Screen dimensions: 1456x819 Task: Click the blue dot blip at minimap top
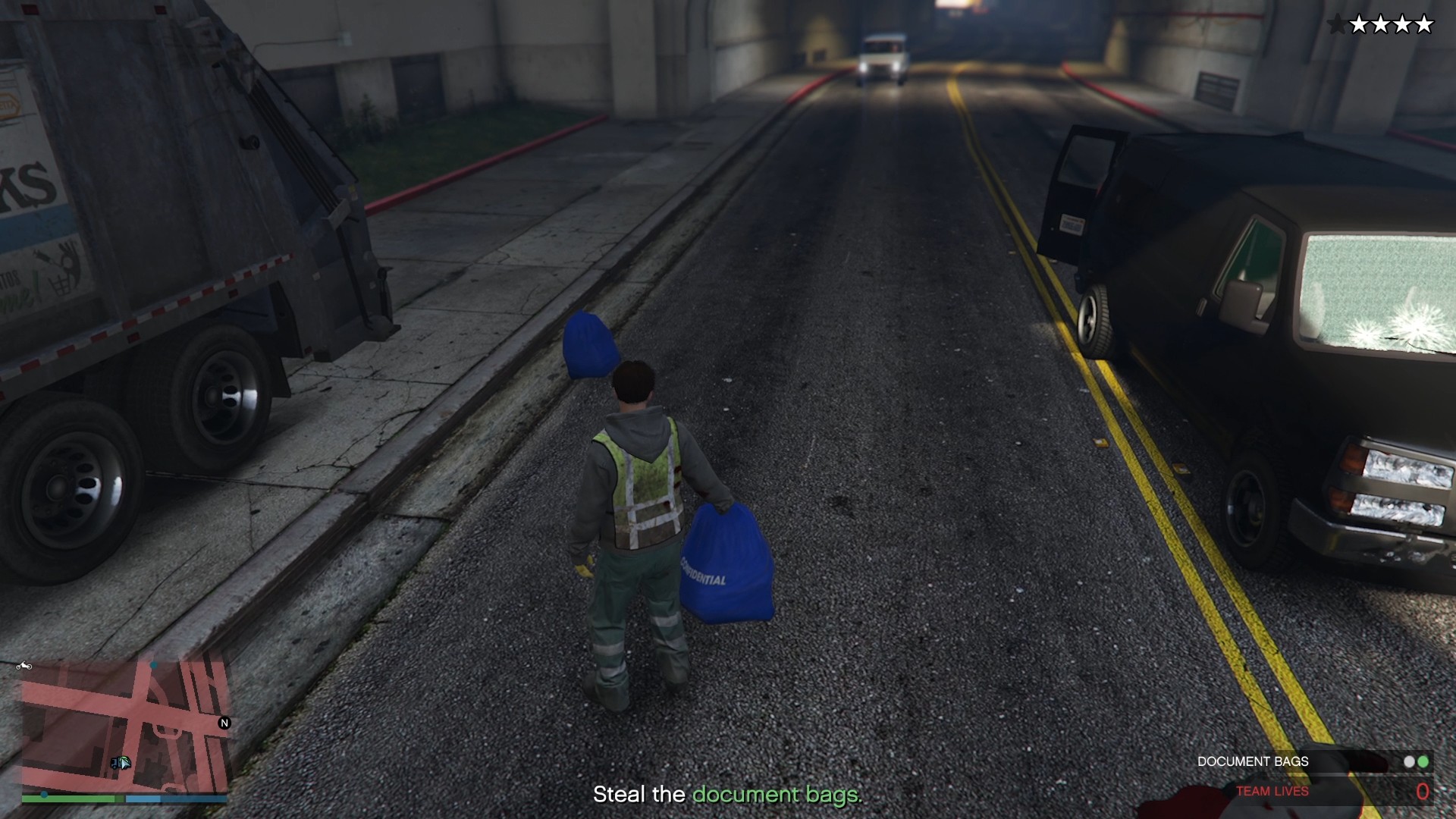coord(154,665)
